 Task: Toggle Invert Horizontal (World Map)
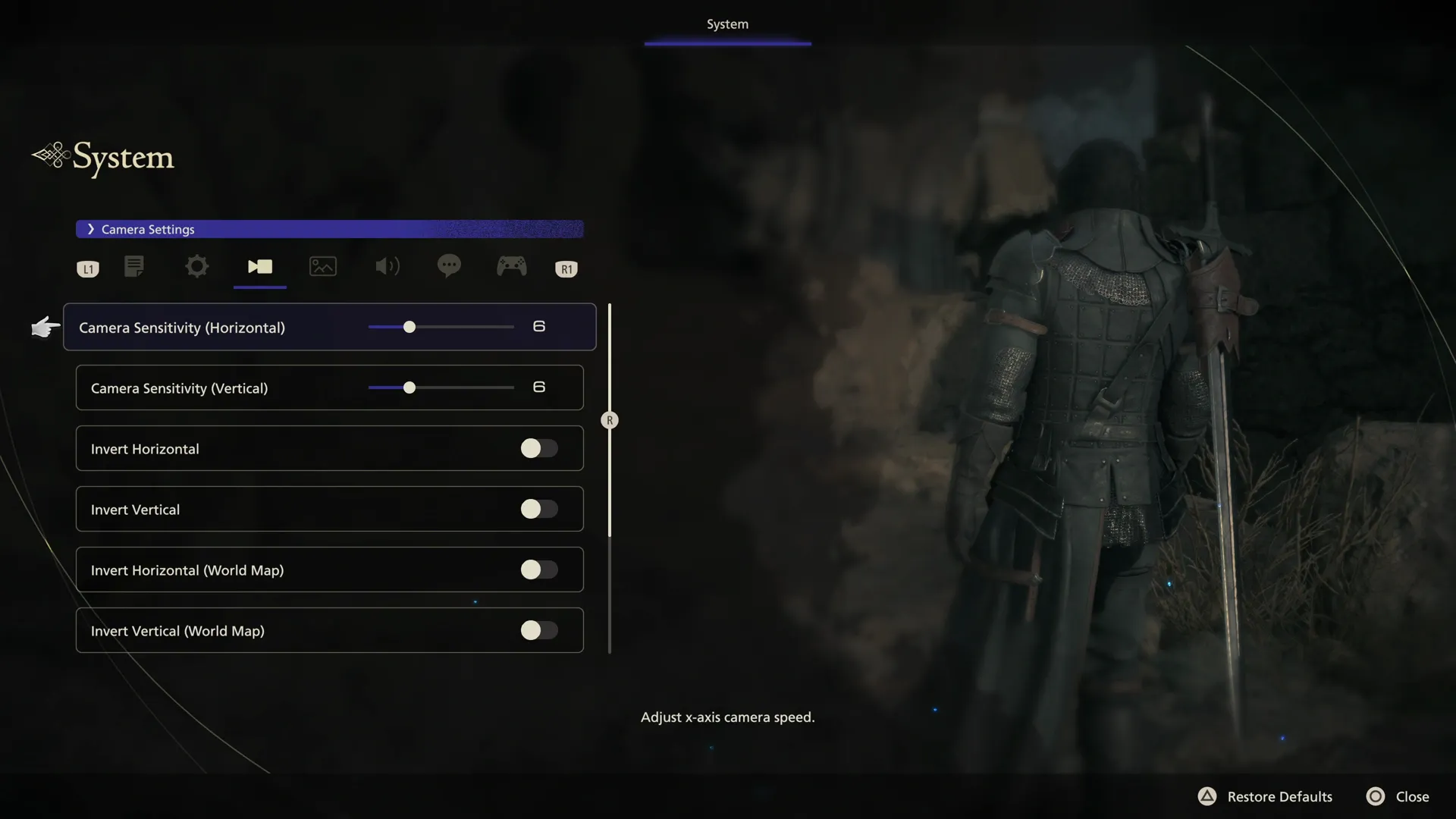pyautogui.click(x=539, y=570)
